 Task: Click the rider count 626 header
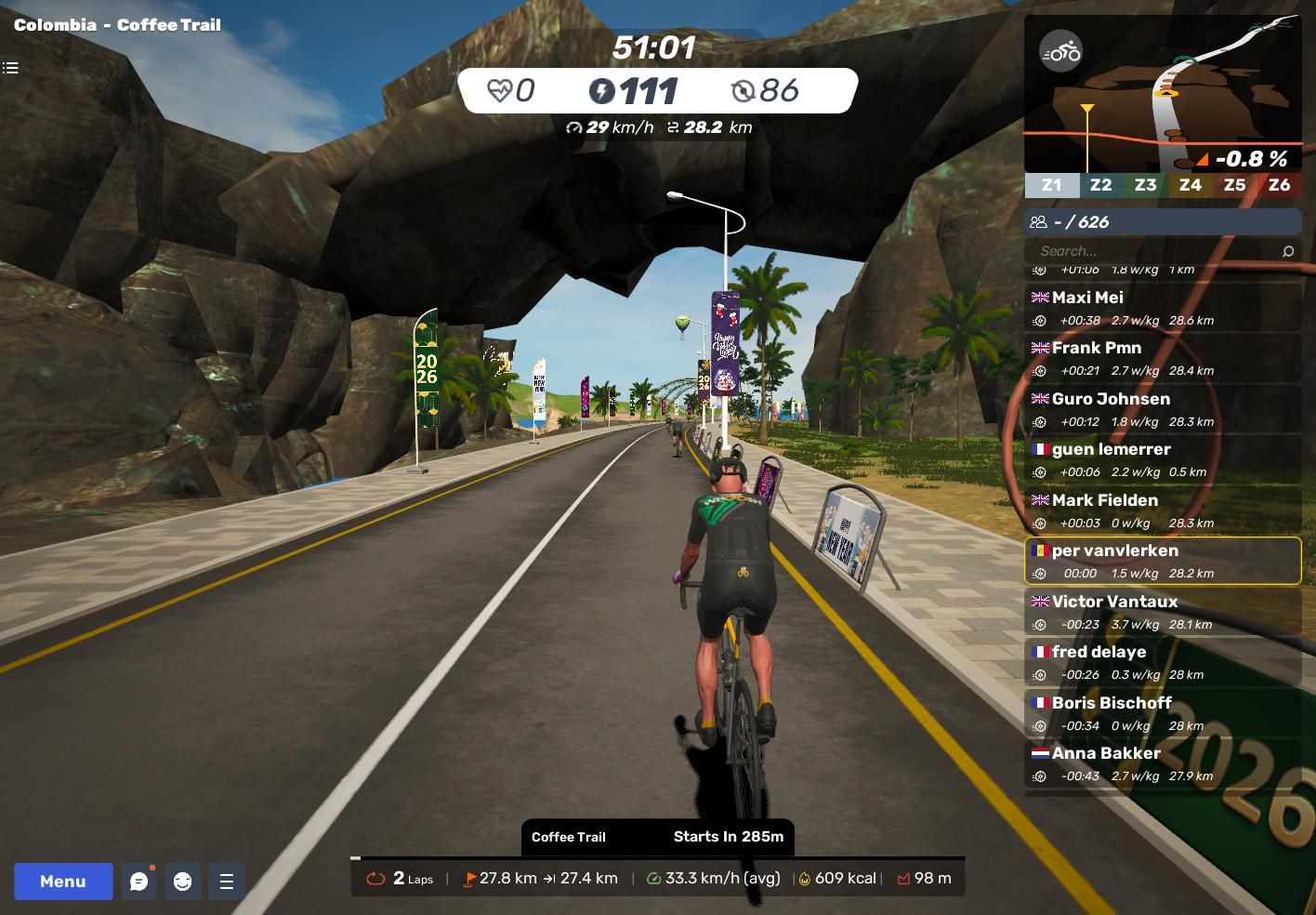click(1162, 222)
